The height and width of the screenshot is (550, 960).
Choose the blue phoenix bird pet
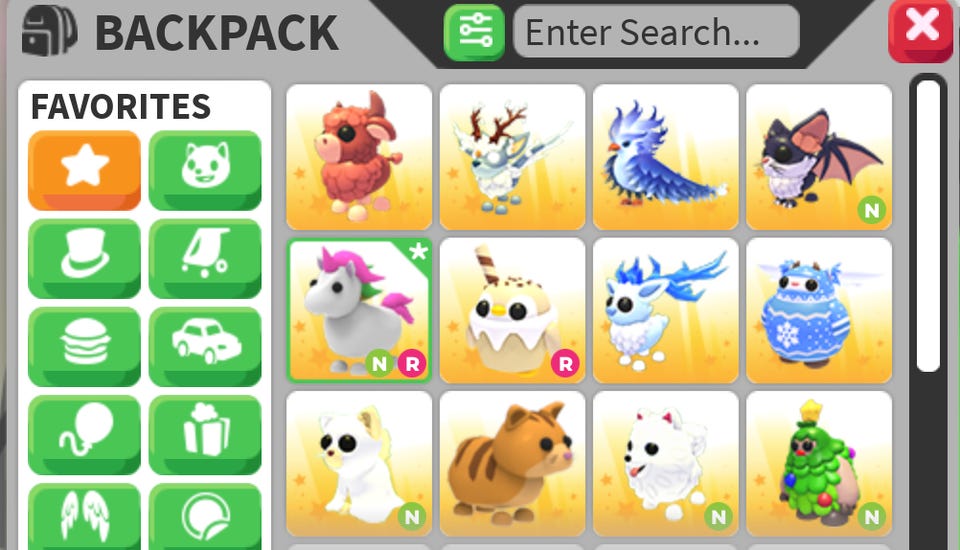(x=665, y=157)
